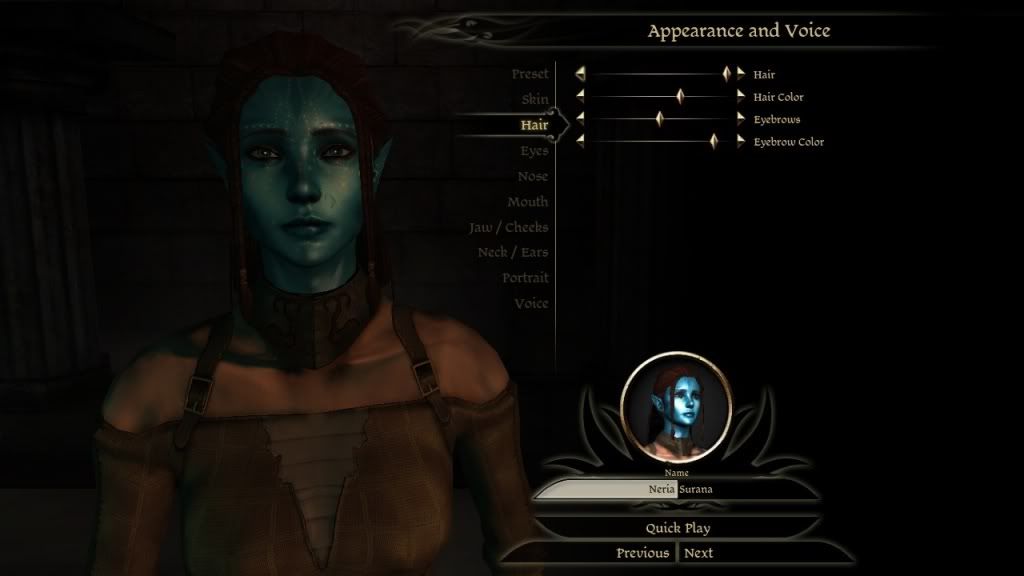Switch to the Skin category
1024x576 pixels.
[x=534, y=100]
